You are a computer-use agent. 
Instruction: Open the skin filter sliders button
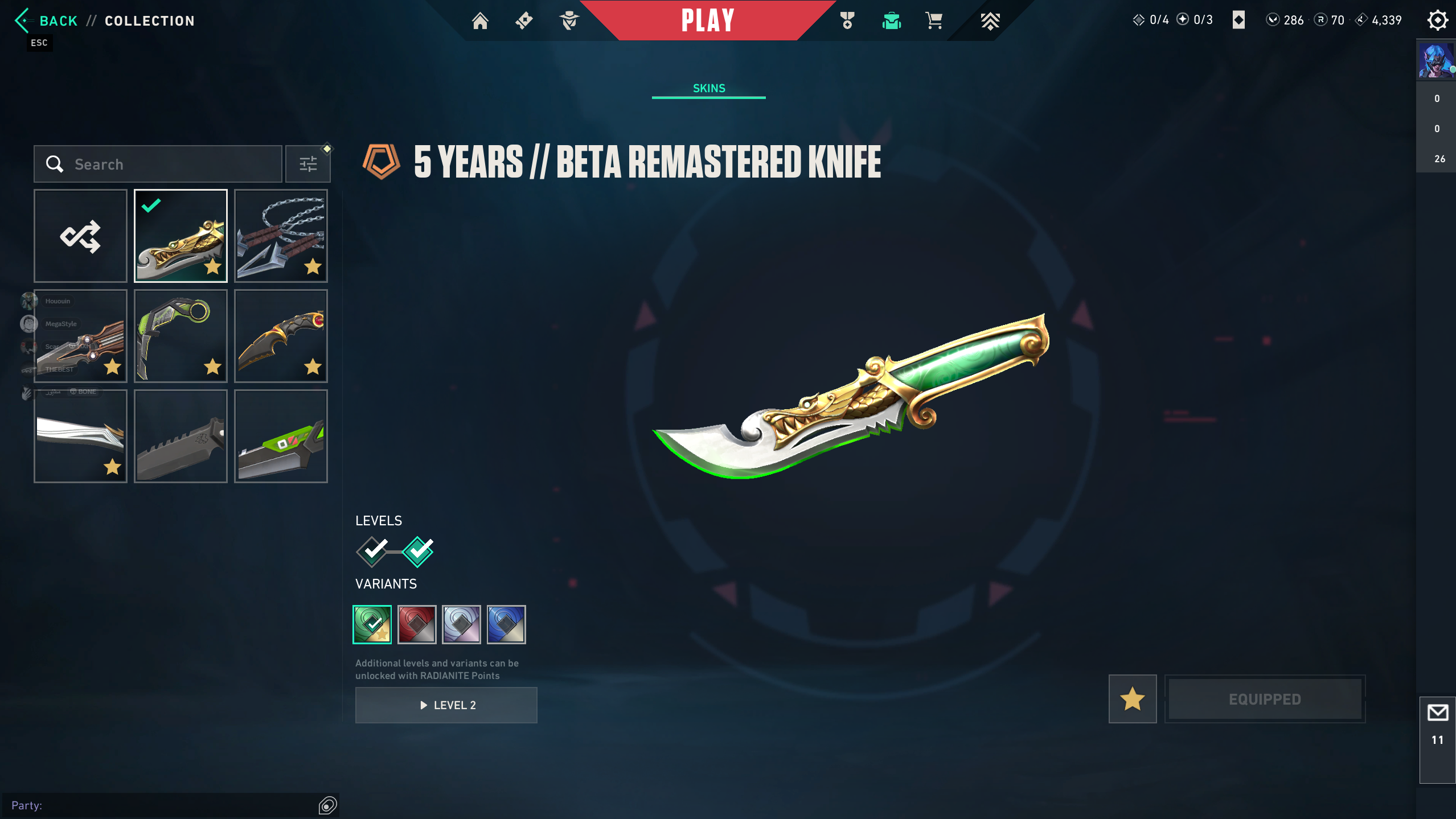[x=308, y=164]
